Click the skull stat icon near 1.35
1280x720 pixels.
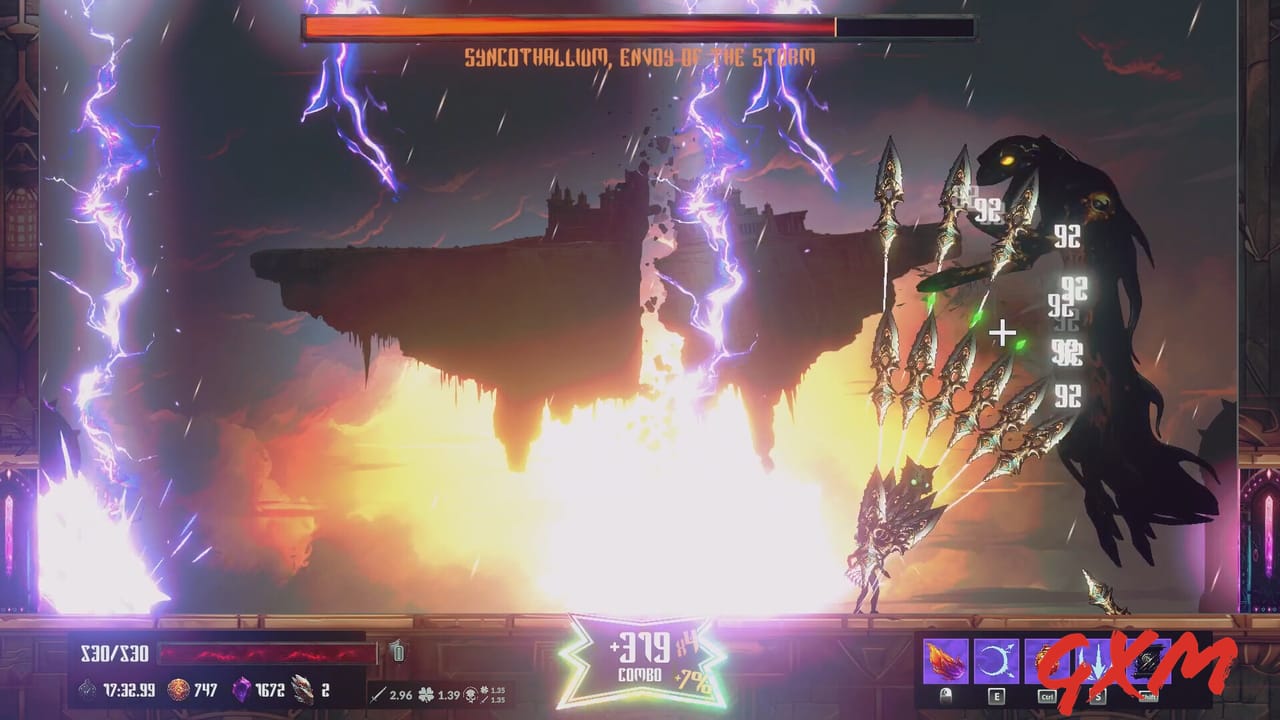point(469,695)
